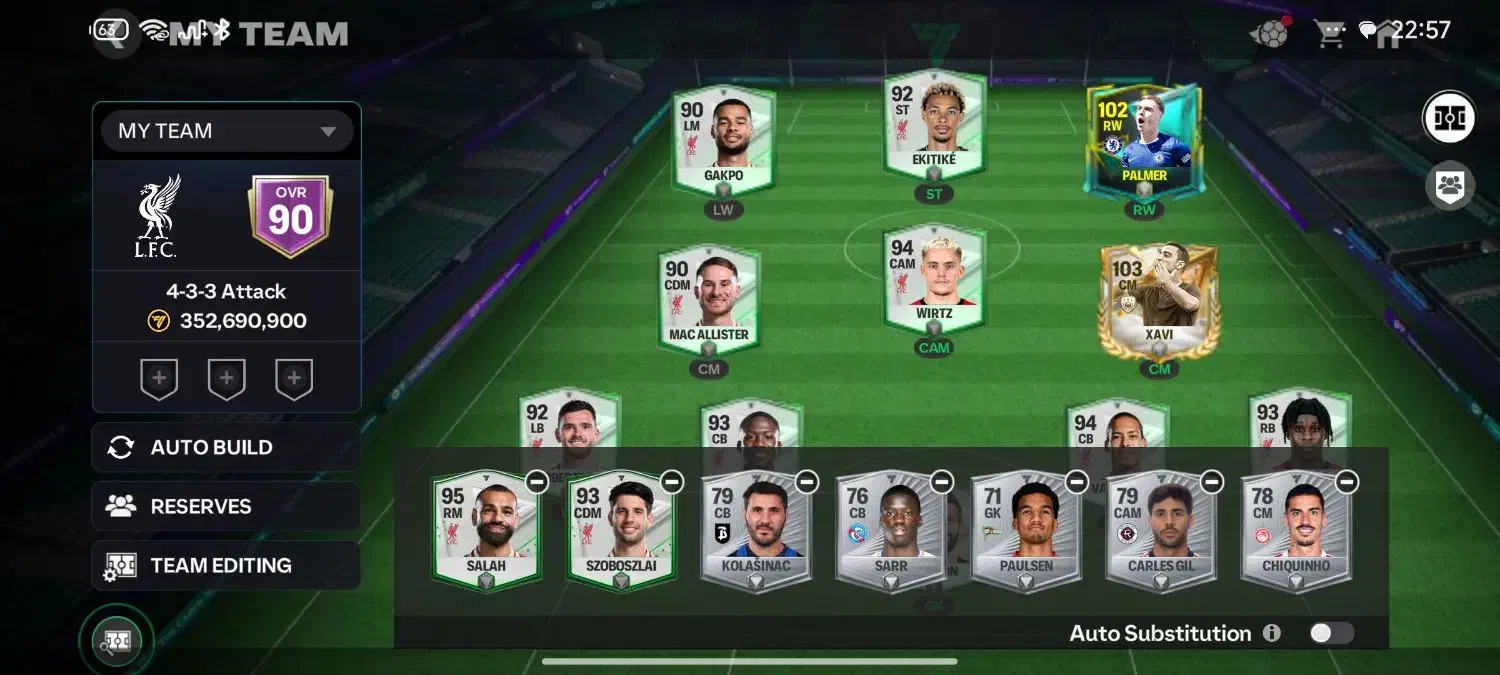Open the formation pitch view button
The height and width of the screenshot is (675, 1500).
[x=1449, y=118]
